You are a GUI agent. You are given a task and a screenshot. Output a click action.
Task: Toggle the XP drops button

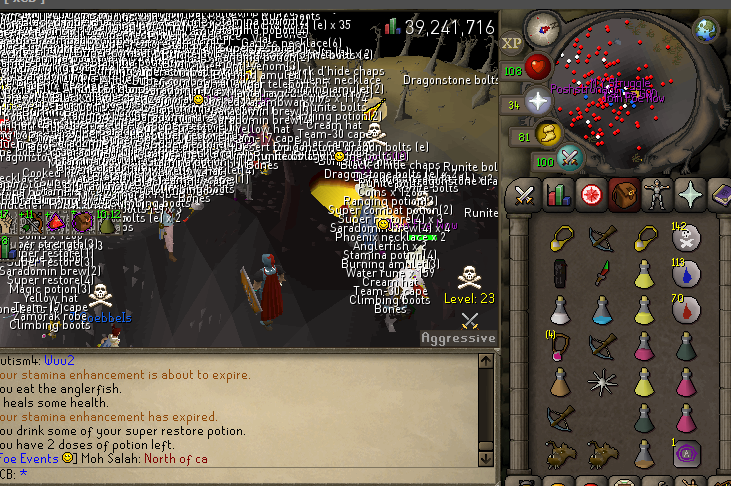[512, 43]
